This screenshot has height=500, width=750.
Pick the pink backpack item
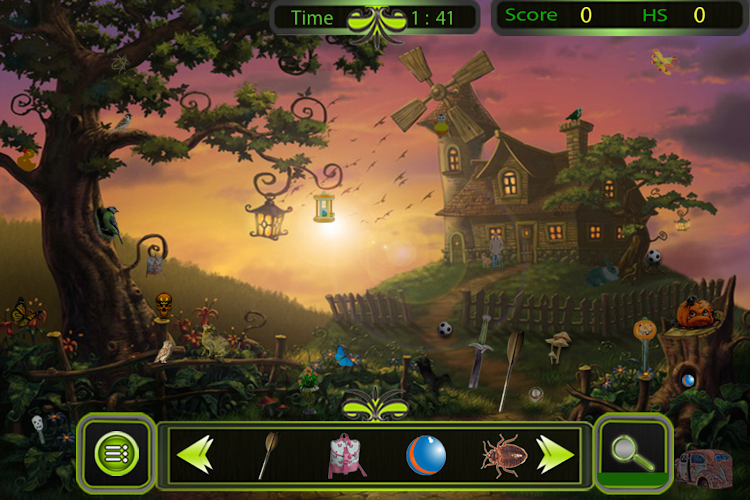(x=347, y=455)
